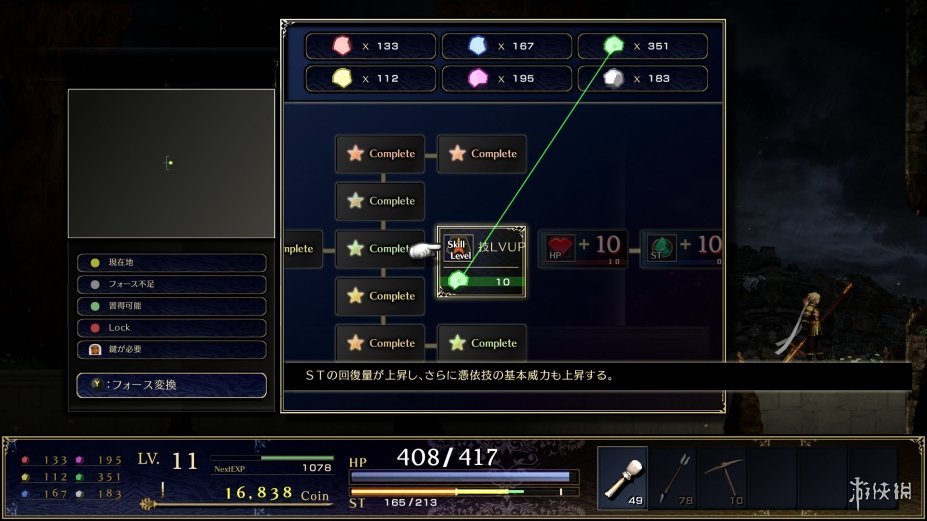Open the skill tree minimap panel
The height and width of the screenshot is (521, 927).
171,163
